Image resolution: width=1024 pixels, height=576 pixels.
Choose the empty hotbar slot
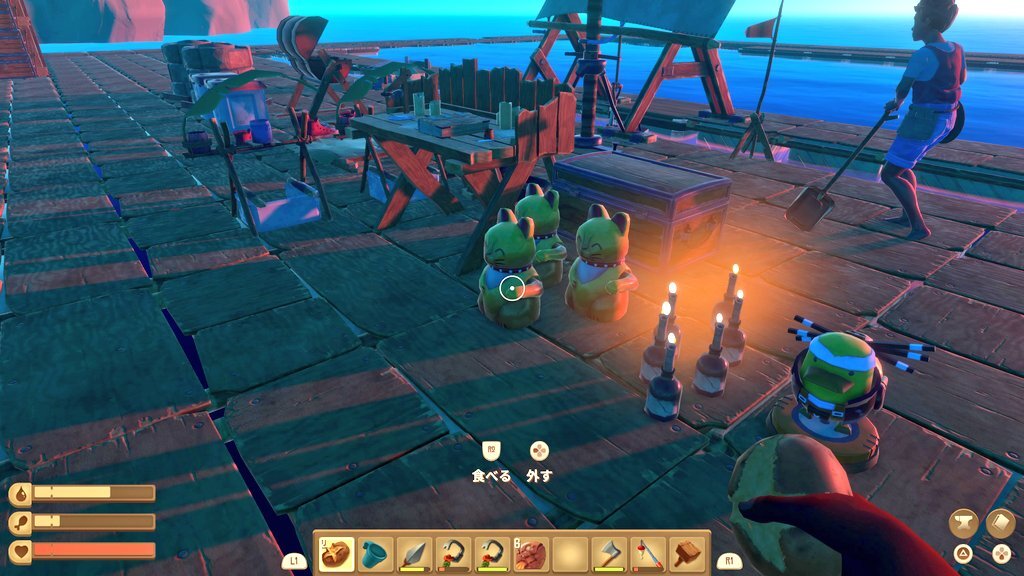[570, 553]
